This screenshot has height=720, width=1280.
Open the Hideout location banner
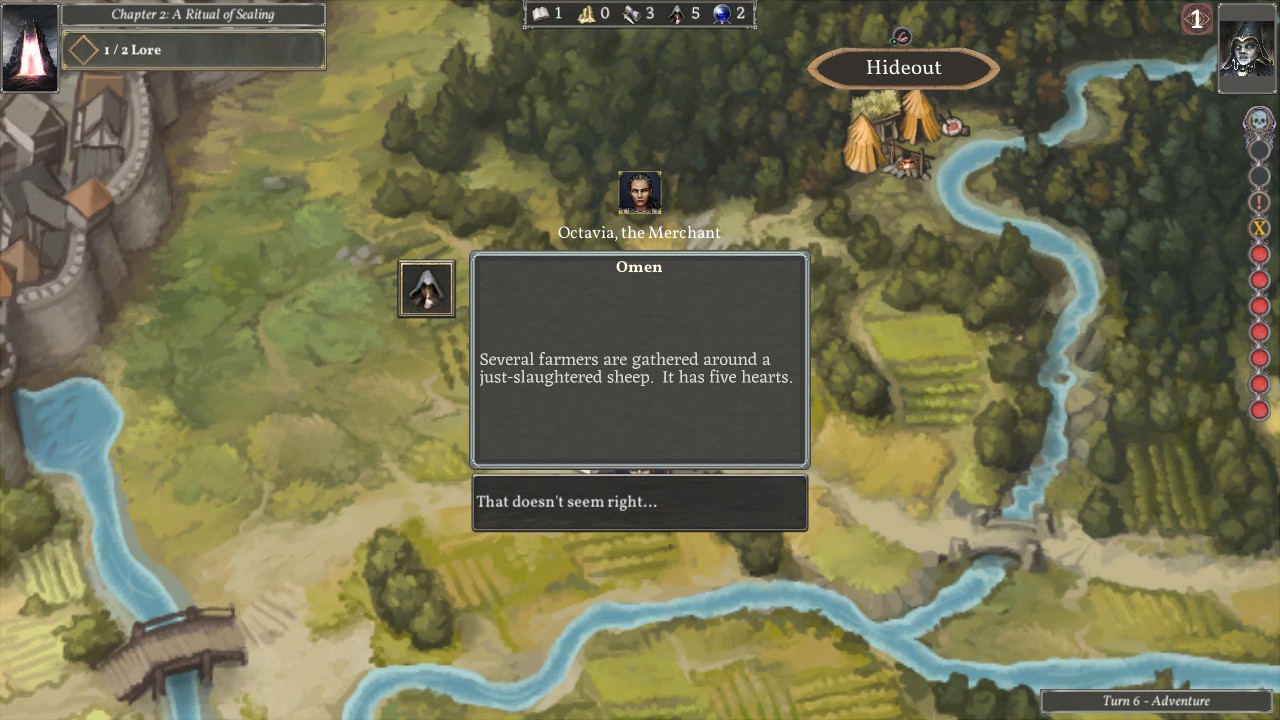903,68
